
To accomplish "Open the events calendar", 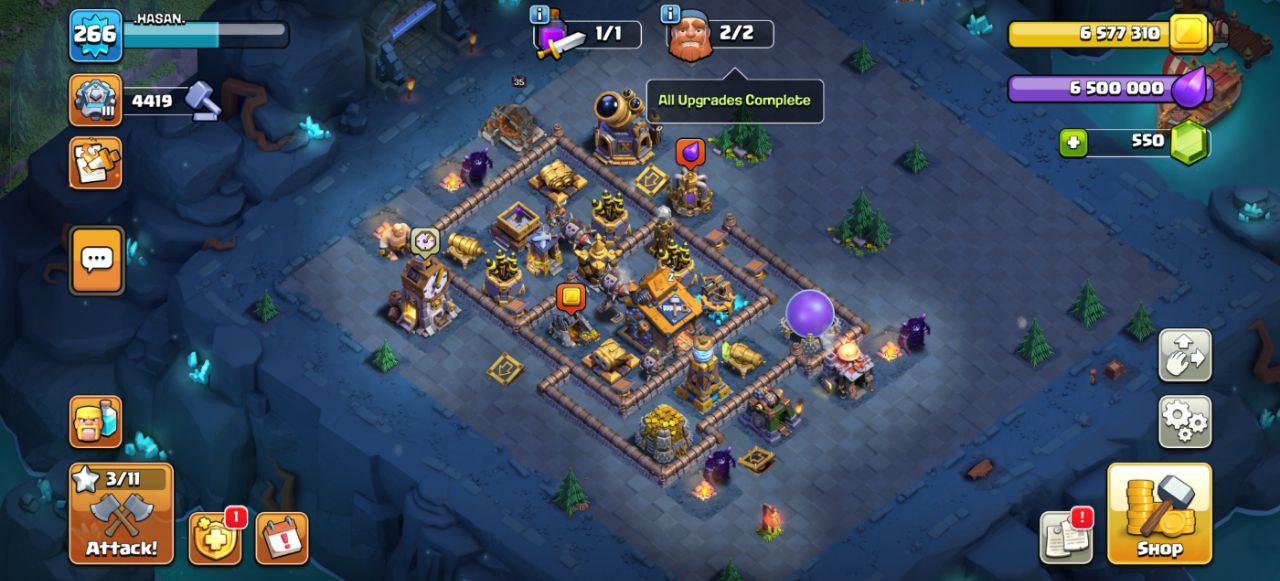I will 281,538.
